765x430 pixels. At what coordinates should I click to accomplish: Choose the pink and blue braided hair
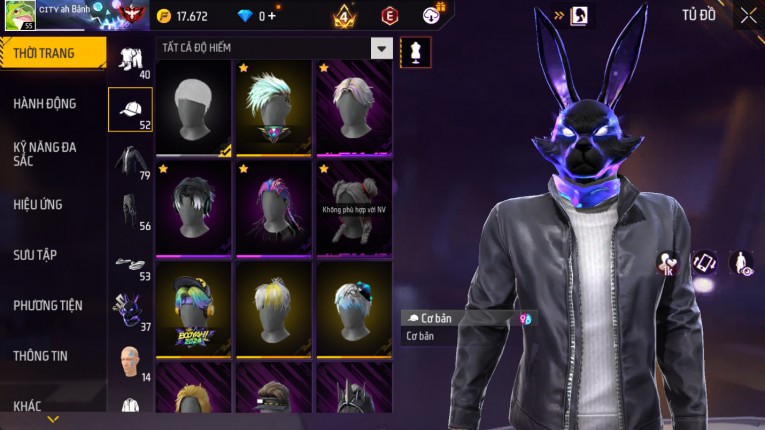point(273,208)
